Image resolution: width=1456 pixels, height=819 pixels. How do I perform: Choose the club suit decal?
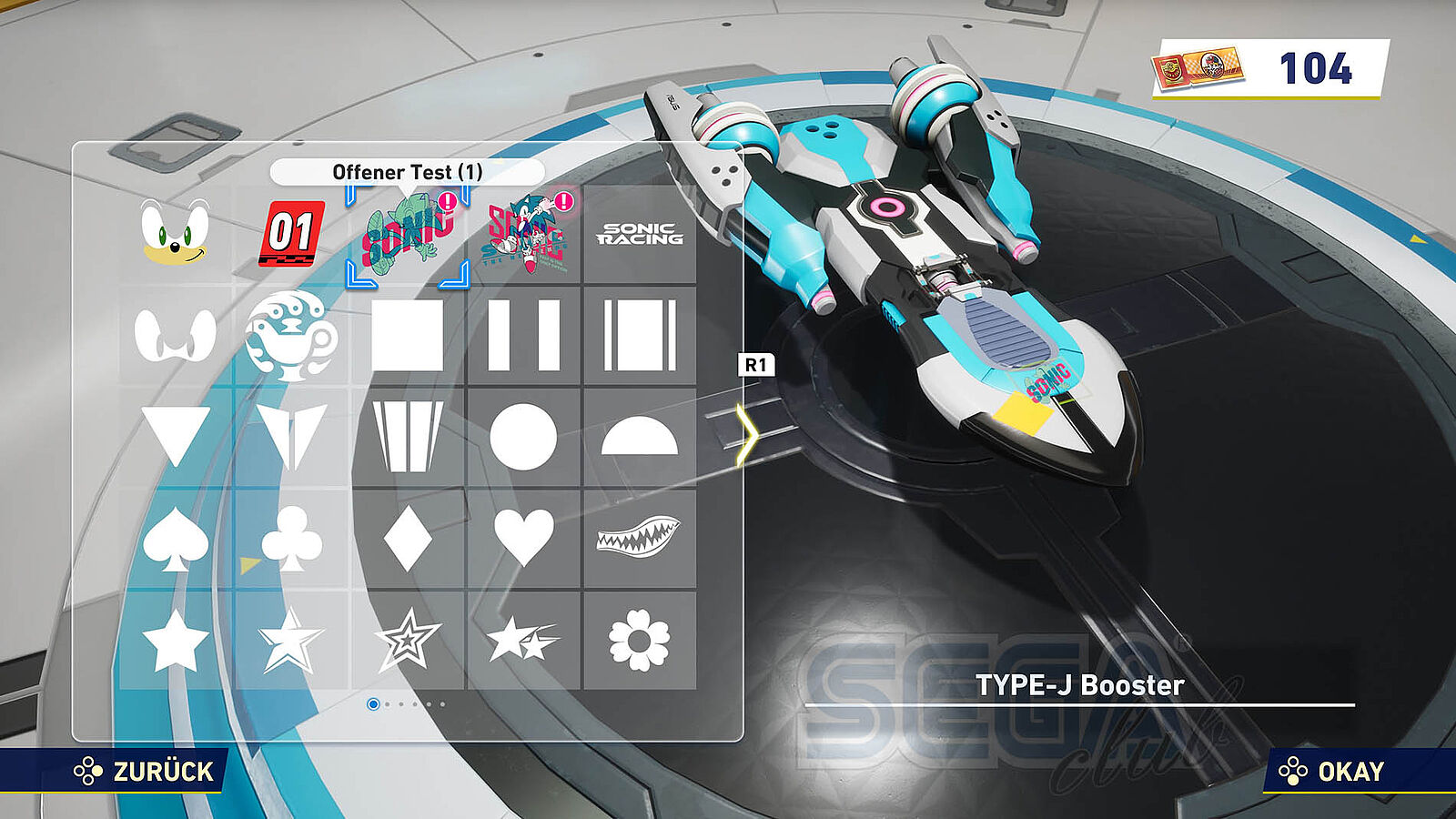point(291,540)
